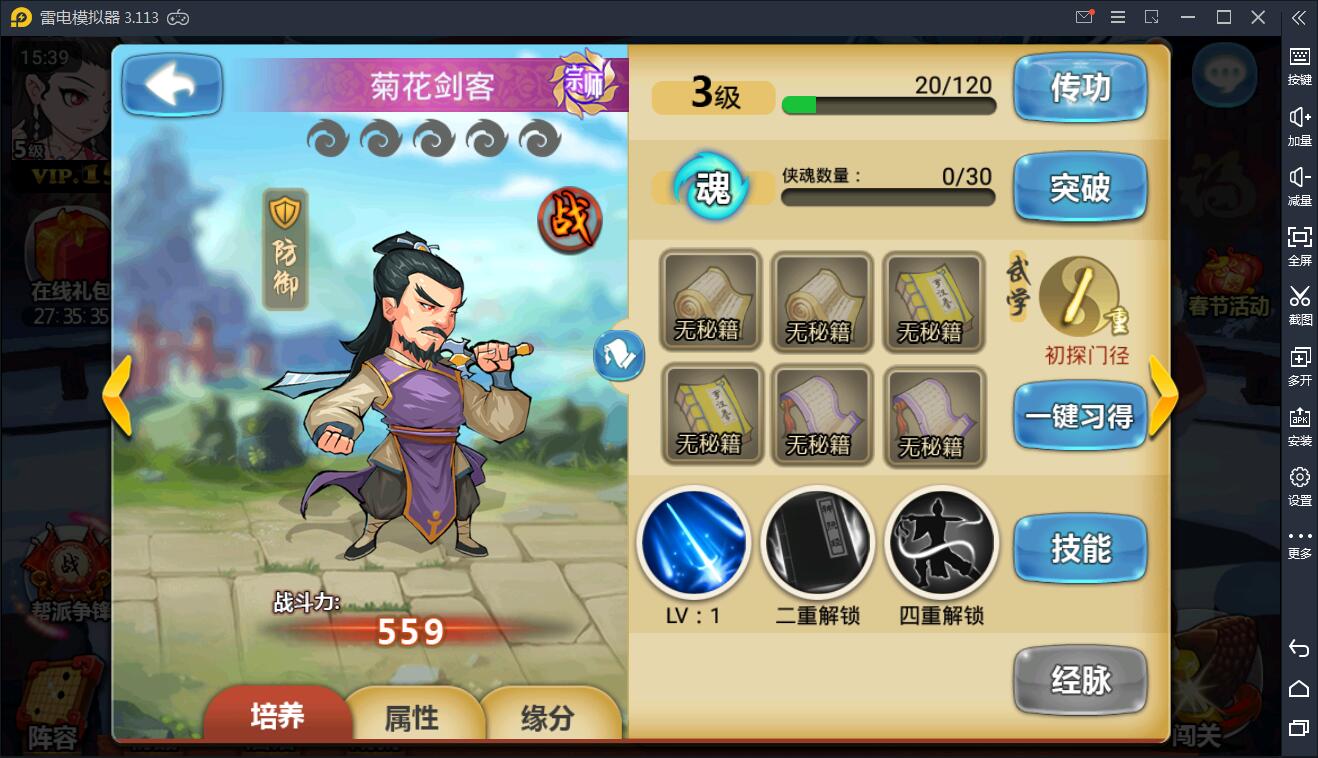Image resolution: width=1318 pixels, height=758 pixels.
Task: Open the 二重解锁 skill icon
Action: (817, 541)
